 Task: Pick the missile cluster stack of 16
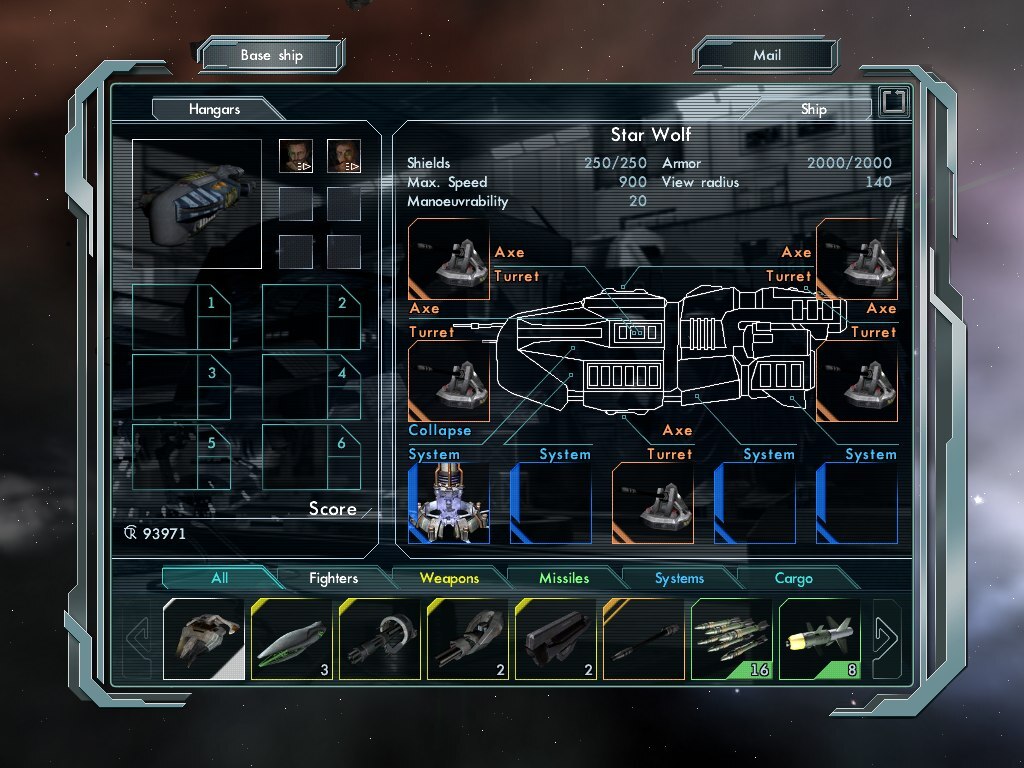tap(731, 639)
